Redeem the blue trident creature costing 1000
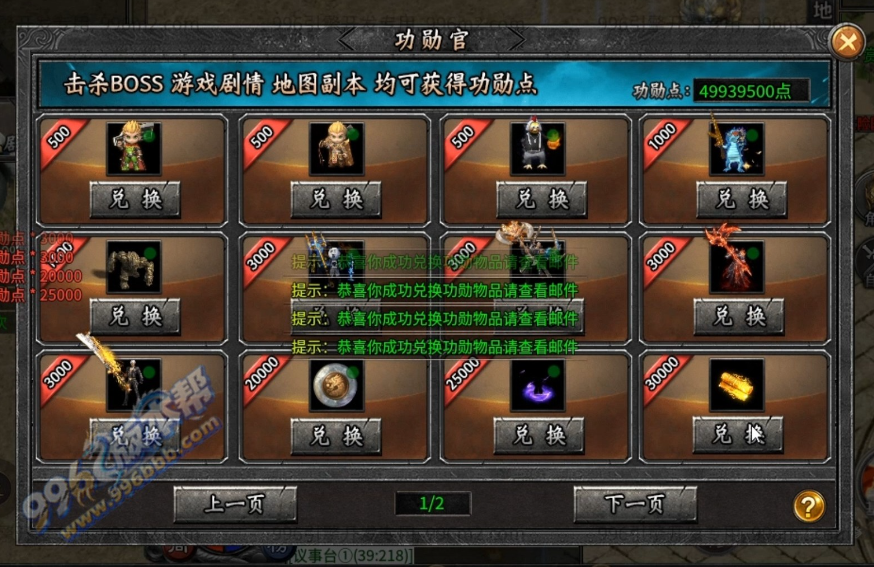This screenshot has height=567, width=874. click(740, 199)
